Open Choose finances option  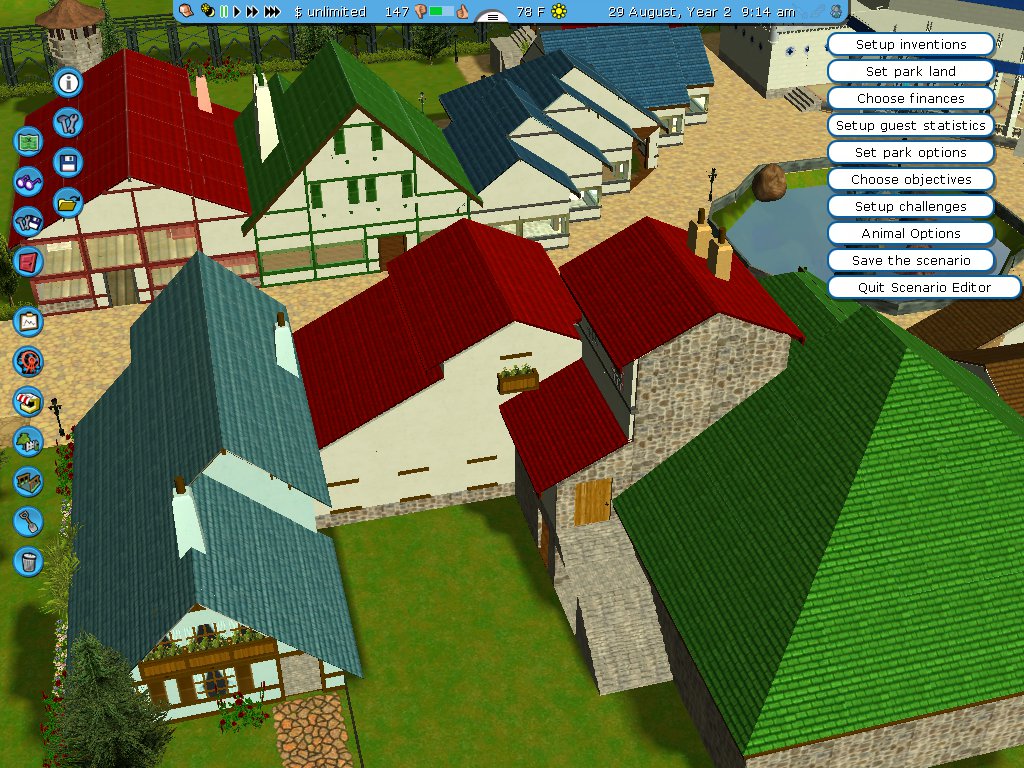coord(911,99)
